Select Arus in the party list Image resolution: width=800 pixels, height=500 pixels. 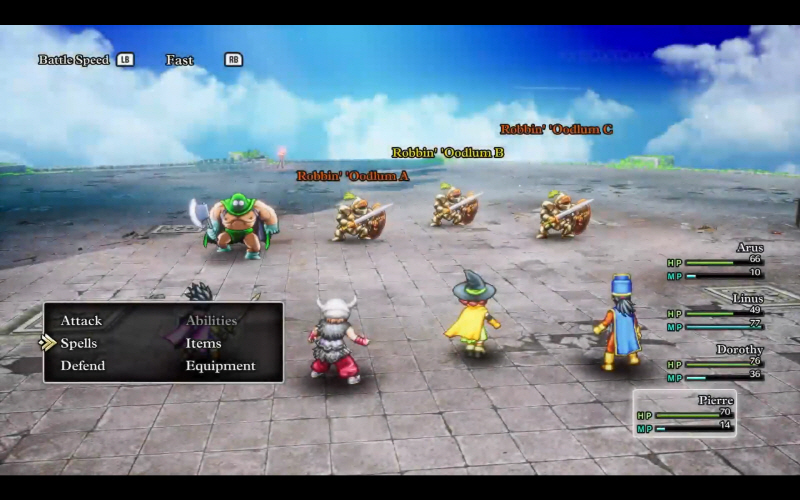tap(716, 260)
